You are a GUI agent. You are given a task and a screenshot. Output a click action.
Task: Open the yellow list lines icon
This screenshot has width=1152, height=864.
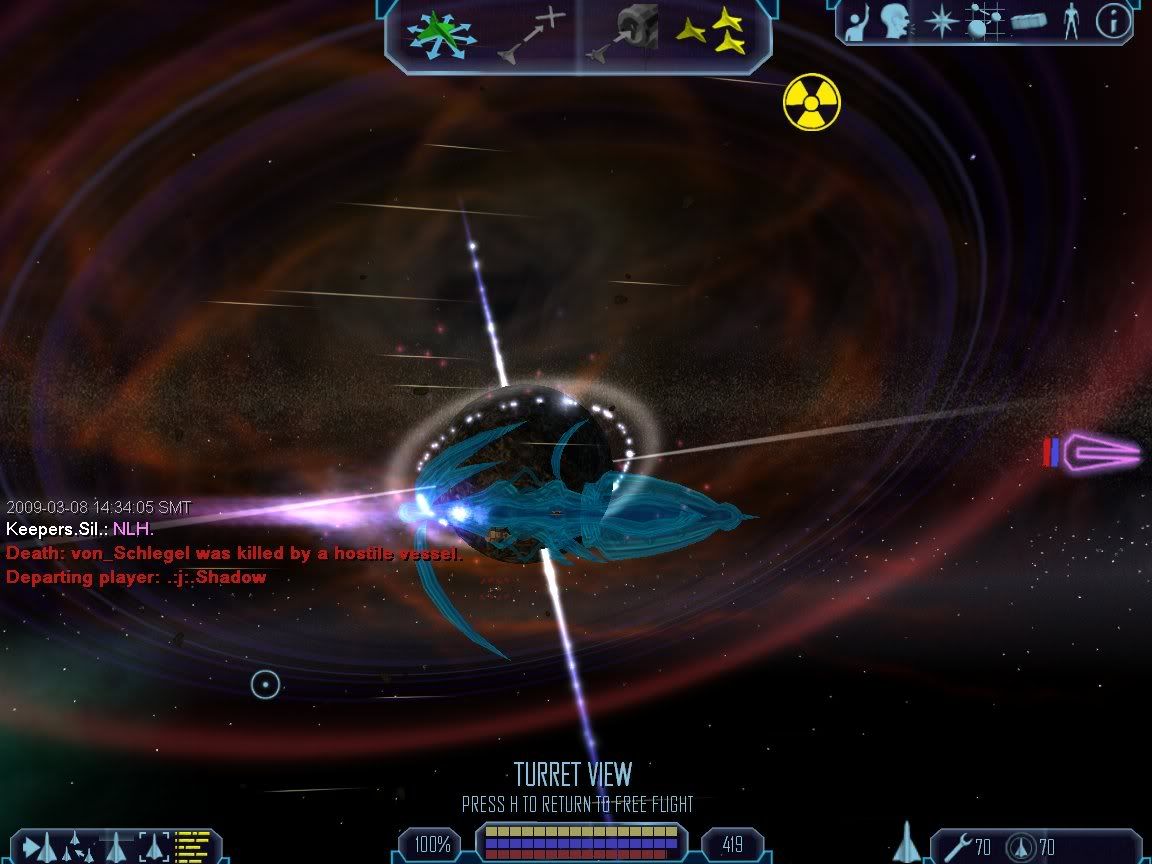tap(192, 847)
